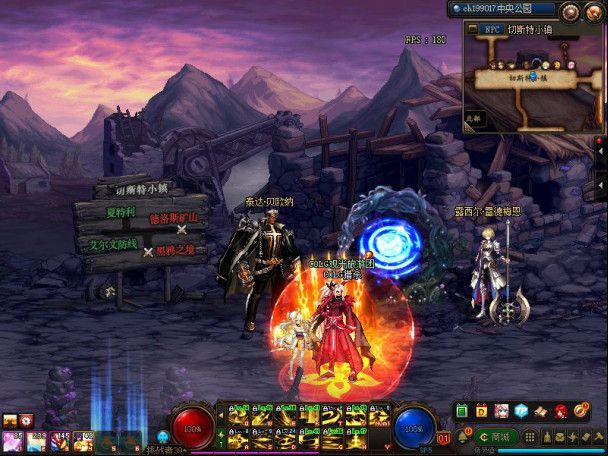Open the yellow D icon
Image resolution: width=608 pixels, height=456 pixels.
click(x=482, y=410)
